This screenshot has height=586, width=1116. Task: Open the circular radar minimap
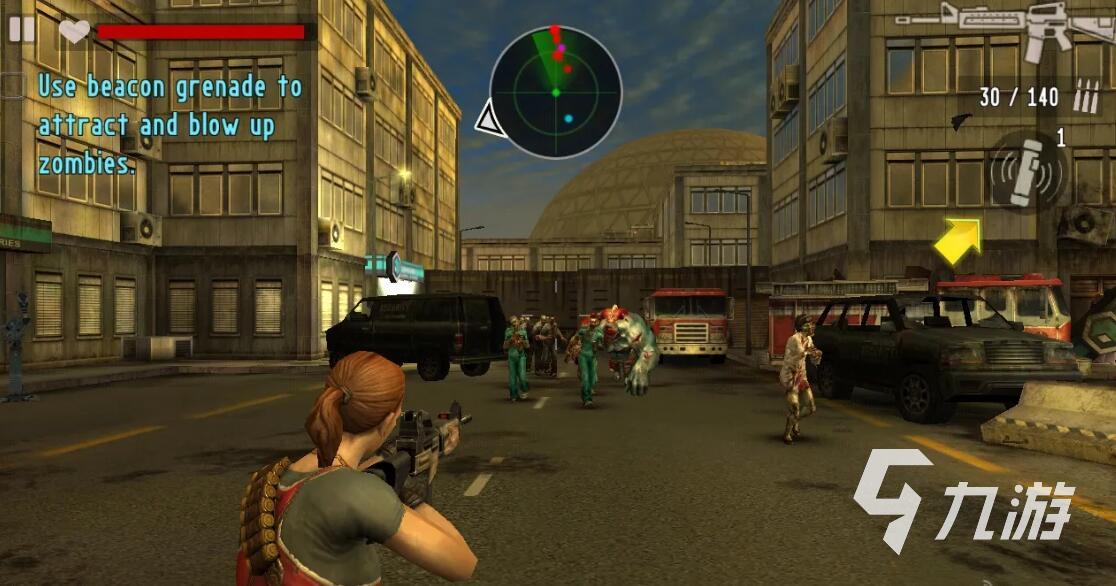(556, 92)
